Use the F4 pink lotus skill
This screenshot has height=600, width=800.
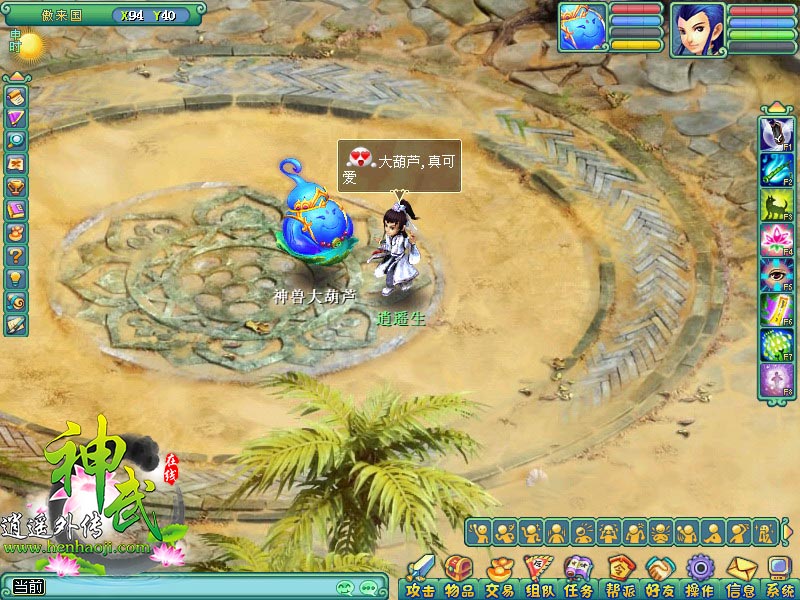[x=775, y=240]
